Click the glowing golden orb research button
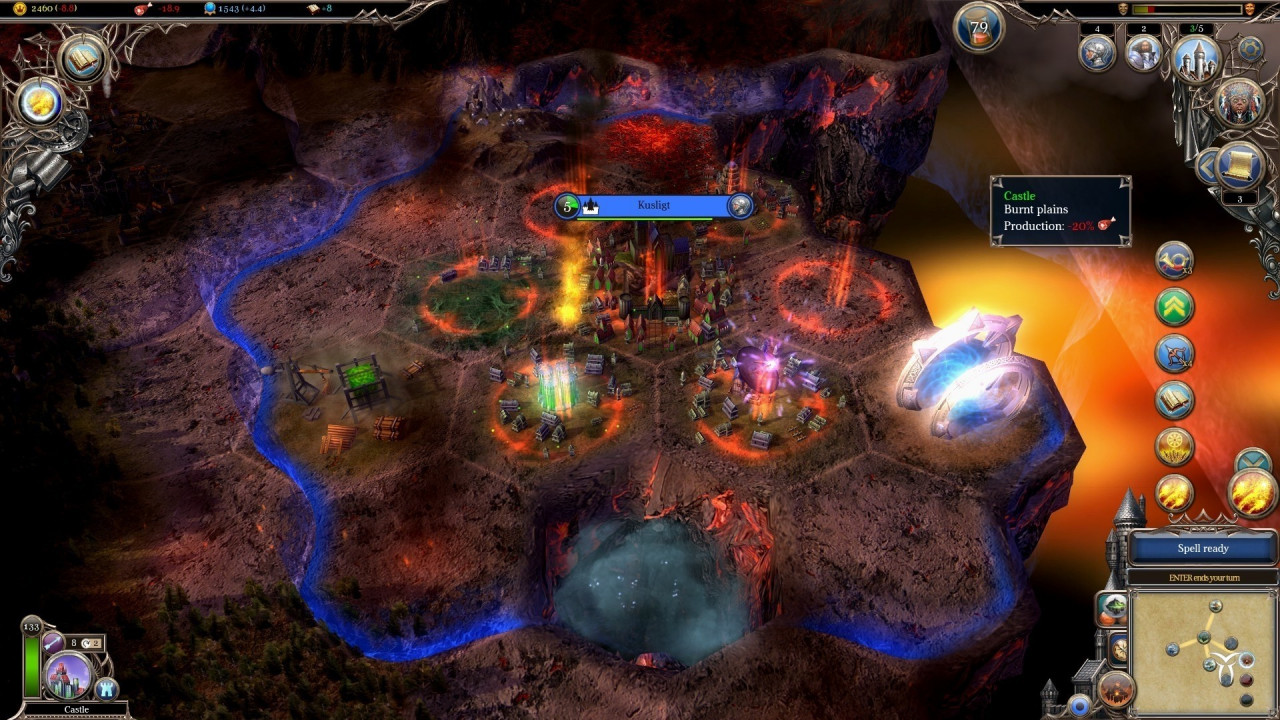 click(41, 101)
